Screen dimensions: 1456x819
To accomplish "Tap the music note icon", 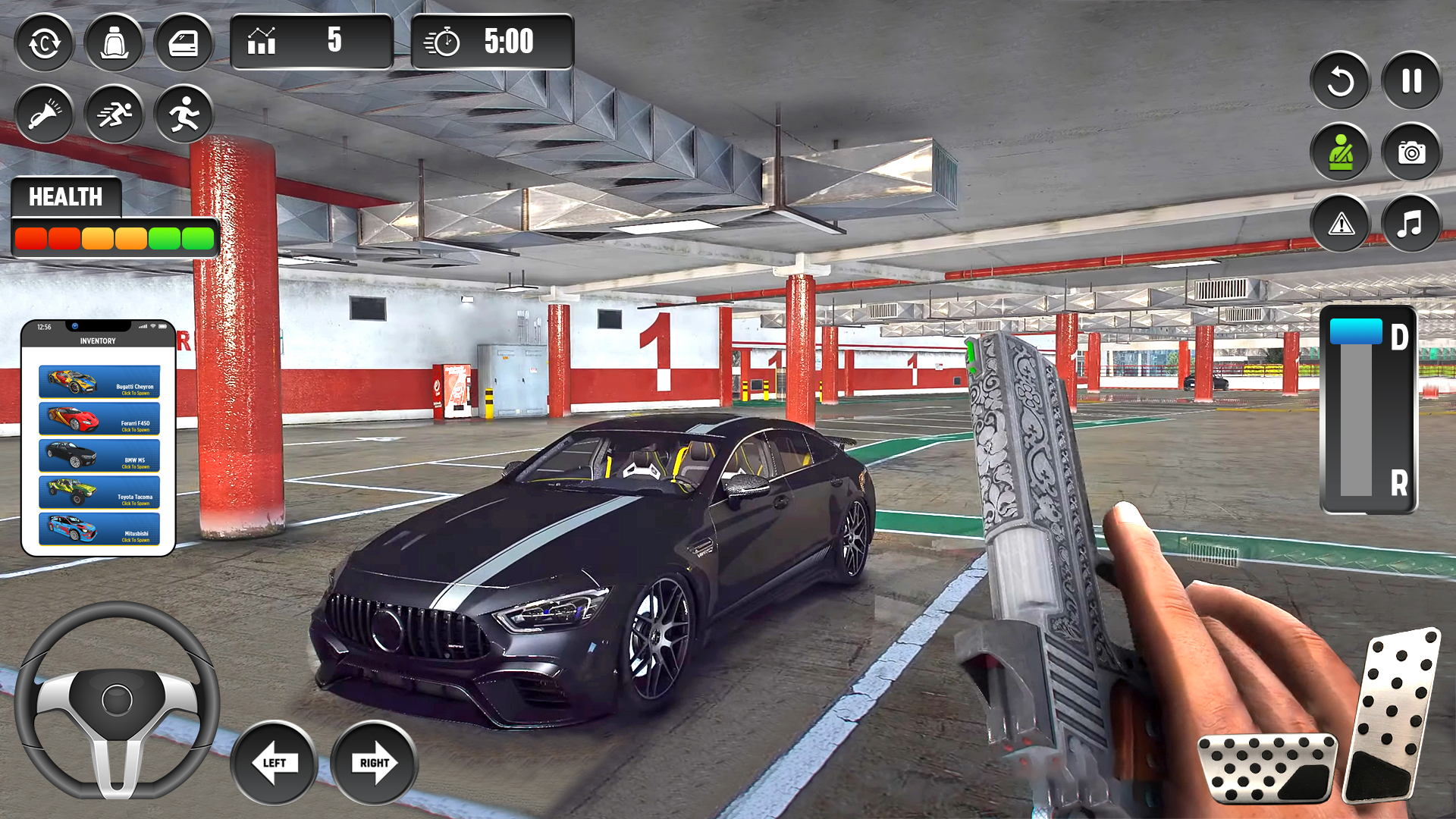I will pyautogui.click(x=1410, y=224).
